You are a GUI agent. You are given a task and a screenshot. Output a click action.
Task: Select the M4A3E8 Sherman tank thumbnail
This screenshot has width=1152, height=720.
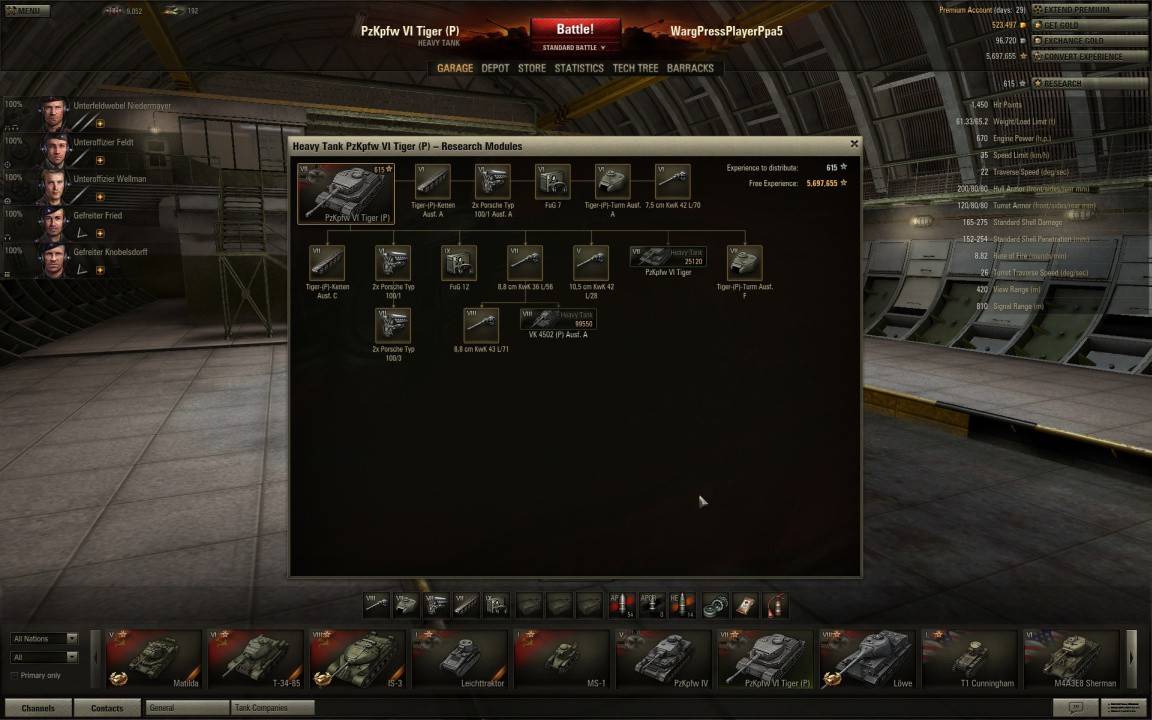point(1070,660)
